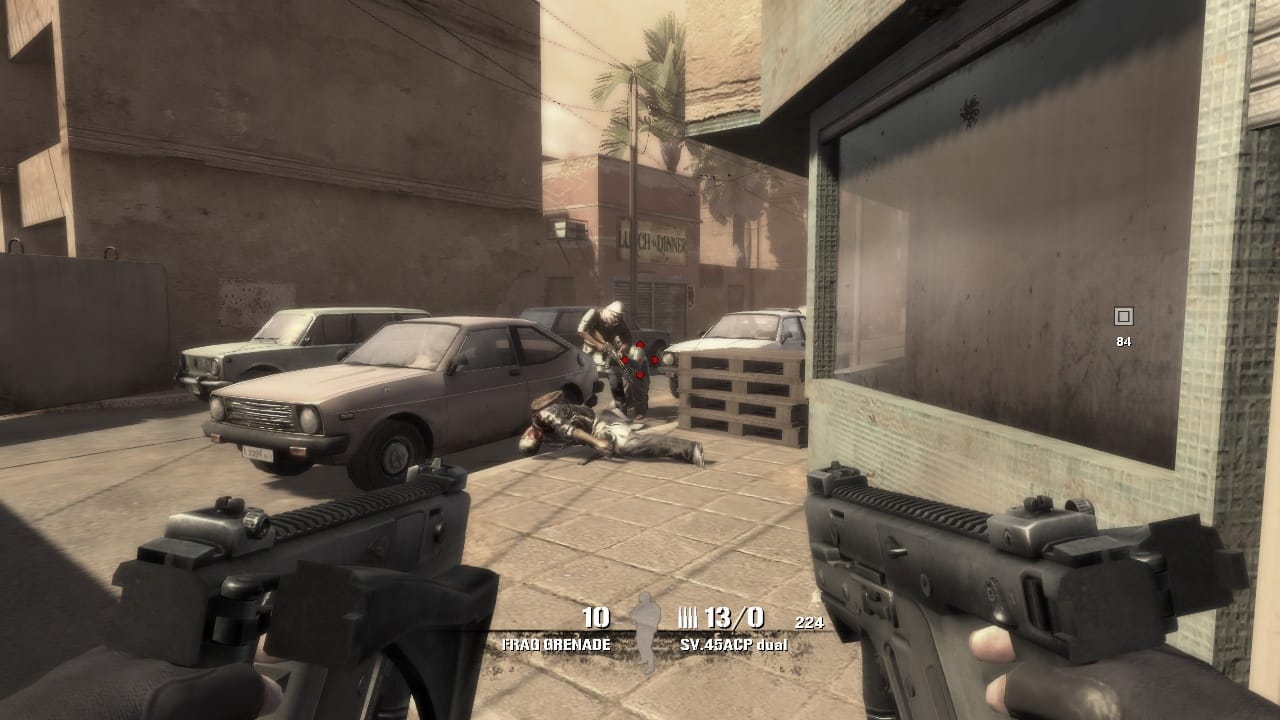Click the bullet magazine icon near ammo count

tap(687, 617)
